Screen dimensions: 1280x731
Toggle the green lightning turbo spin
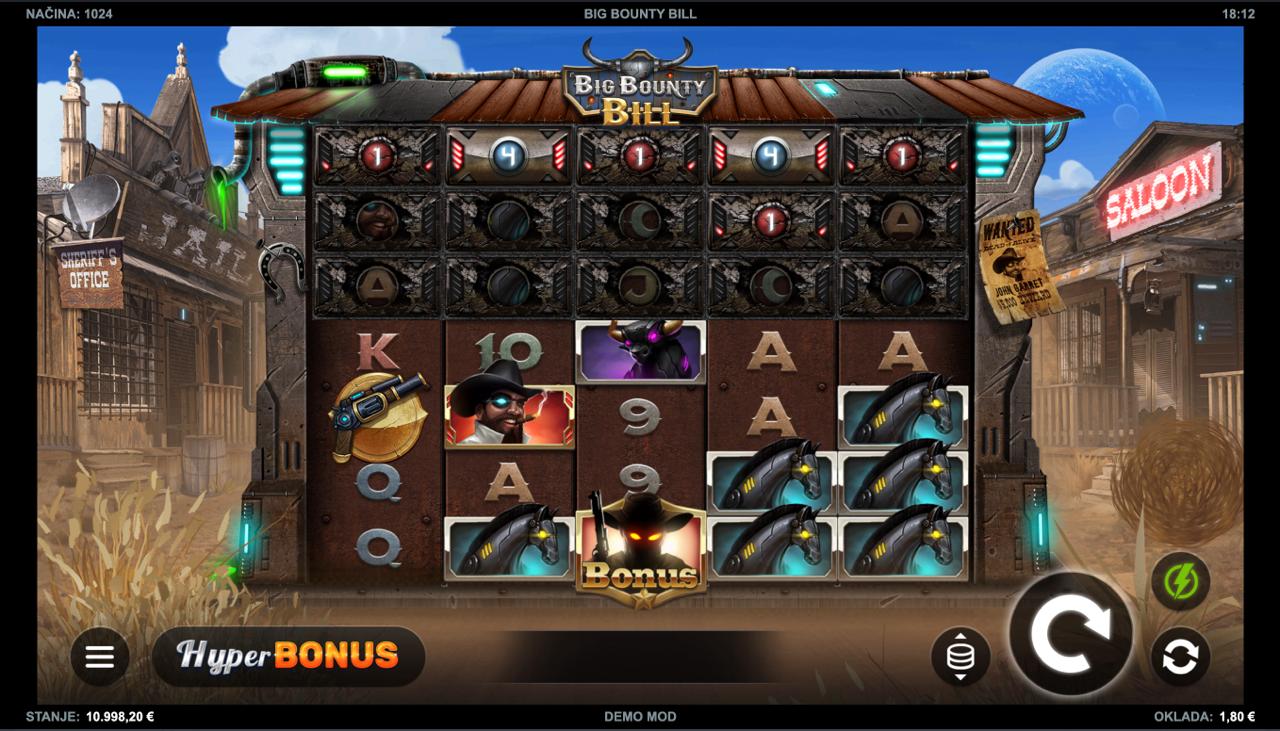coord(1180,581)
